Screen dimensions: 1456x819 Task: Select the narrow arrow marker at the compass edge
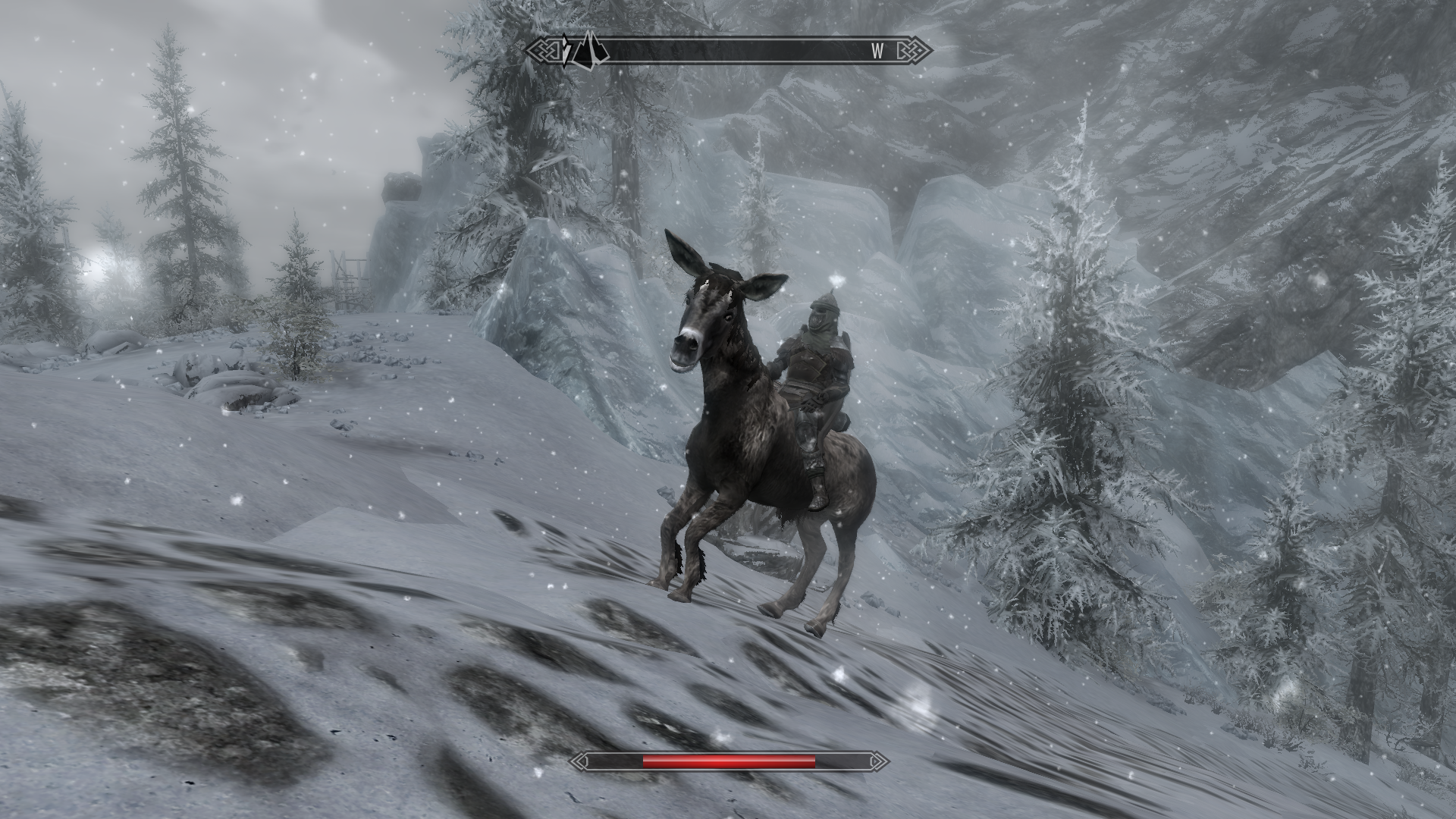566,51
